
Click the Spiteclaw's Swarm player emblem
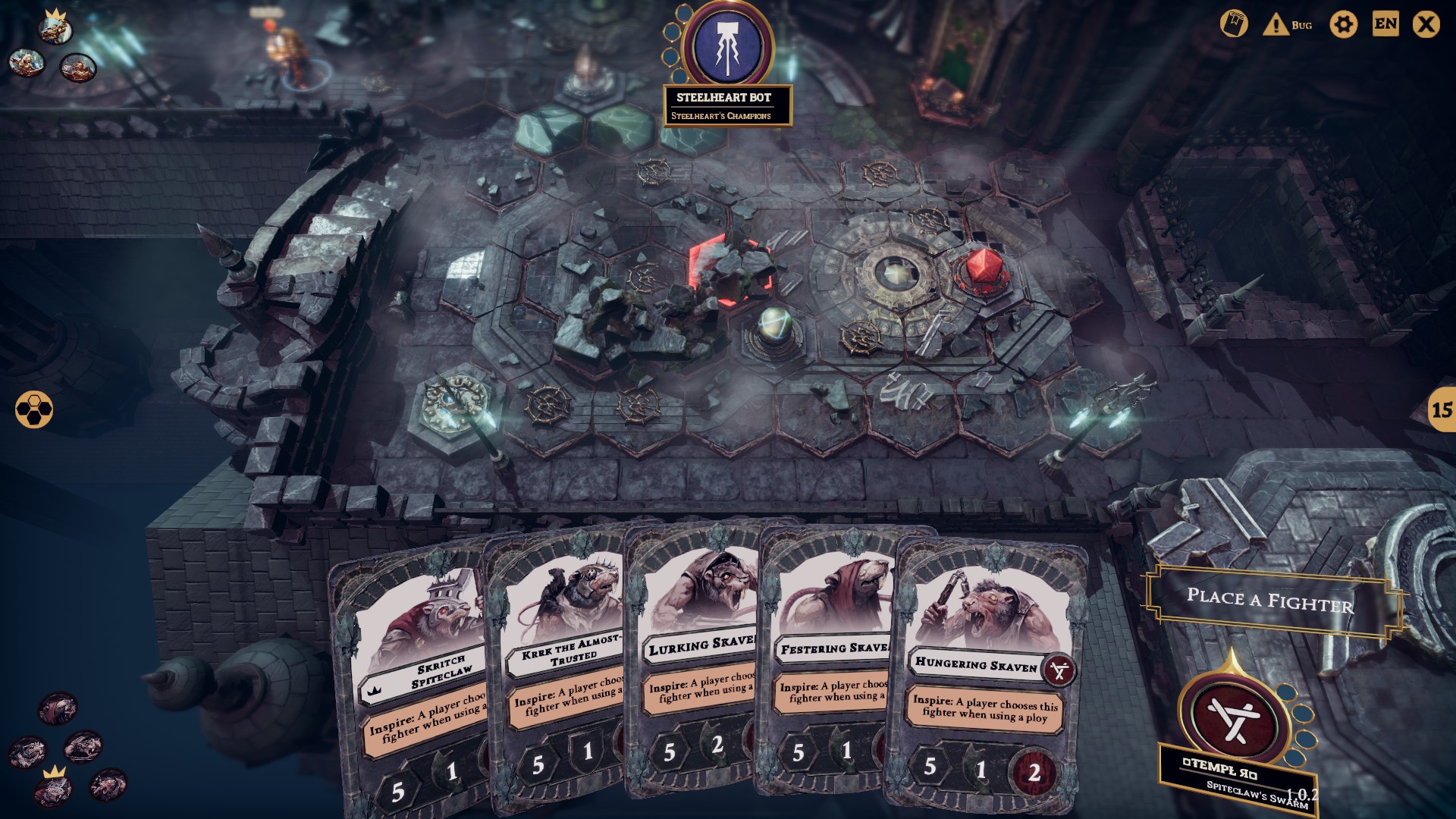[x=1234, y=718]
